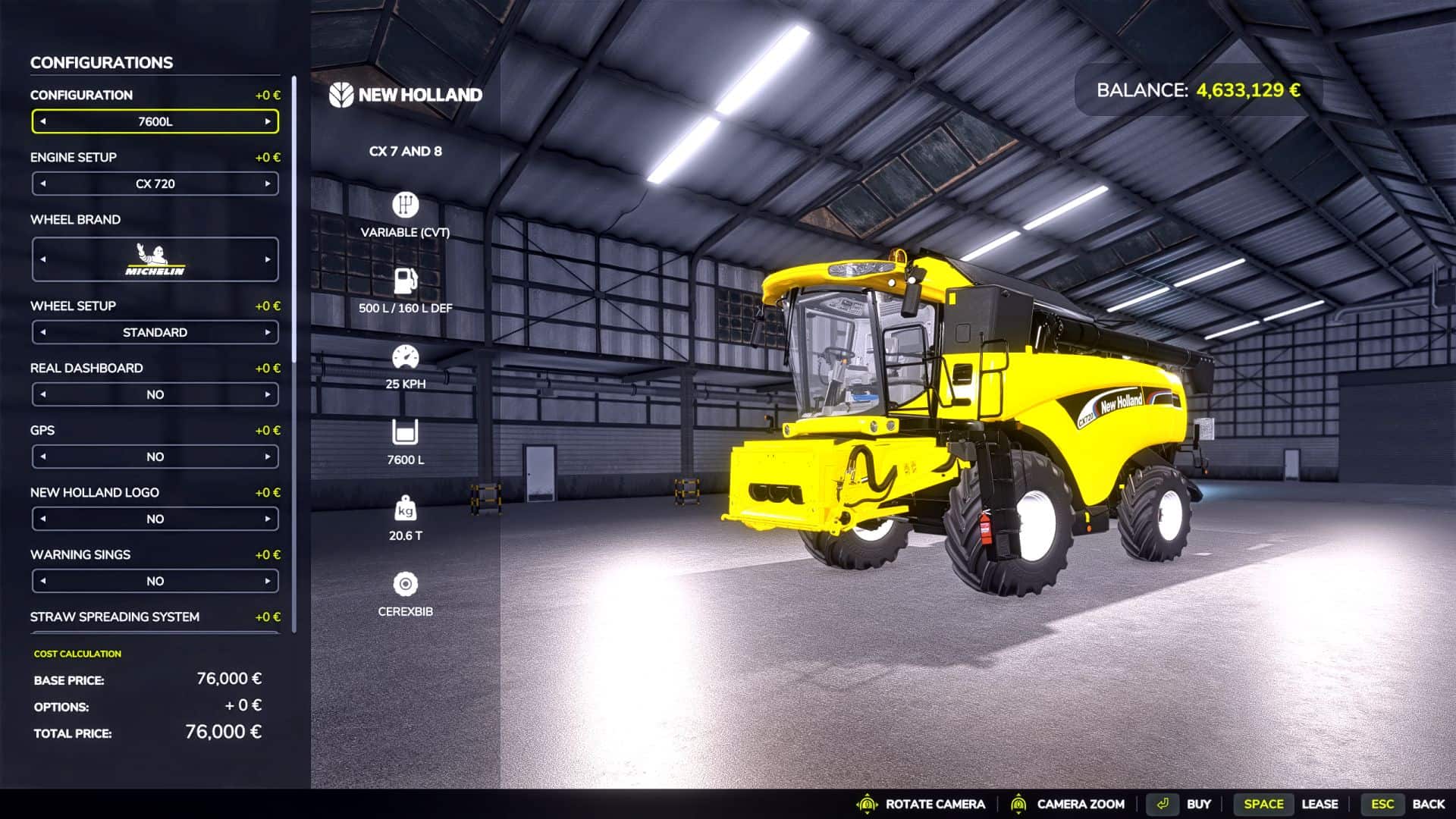Click Warning Sings left arrow
Screen dimensions: 1456x819
coord(43,581)
